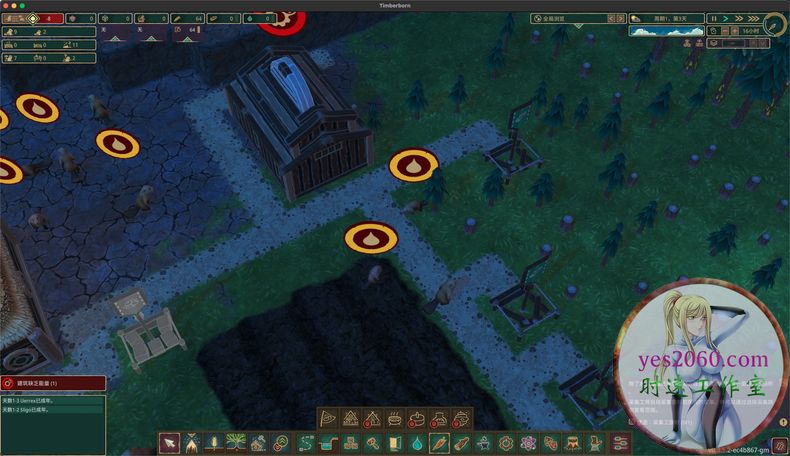Screen dimensions: 790x456
Task: Open the tree planting tool
Action: coord(237,442)
